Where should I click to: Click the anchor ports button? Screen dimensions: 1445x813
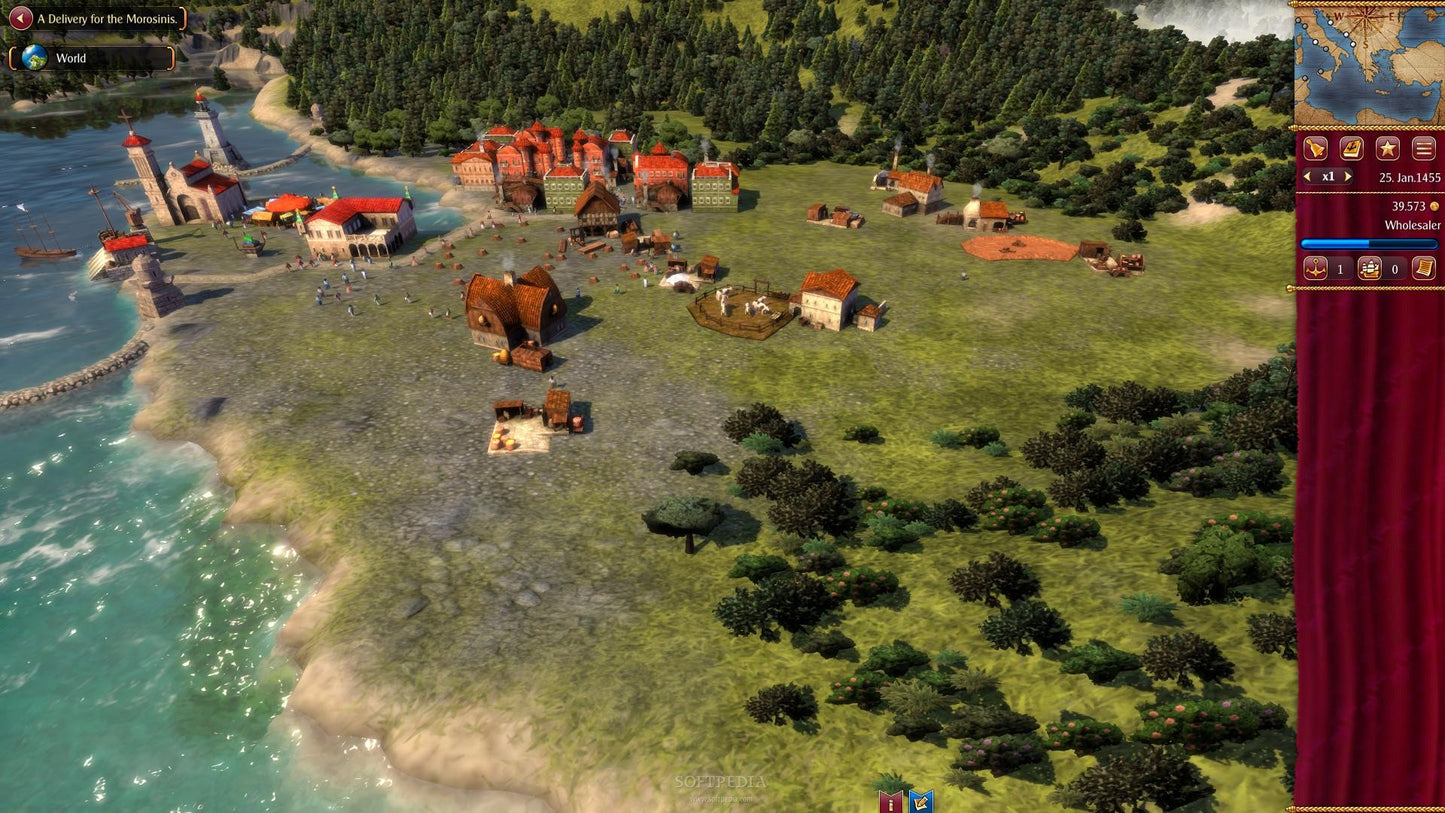[x=1315, y=268]
